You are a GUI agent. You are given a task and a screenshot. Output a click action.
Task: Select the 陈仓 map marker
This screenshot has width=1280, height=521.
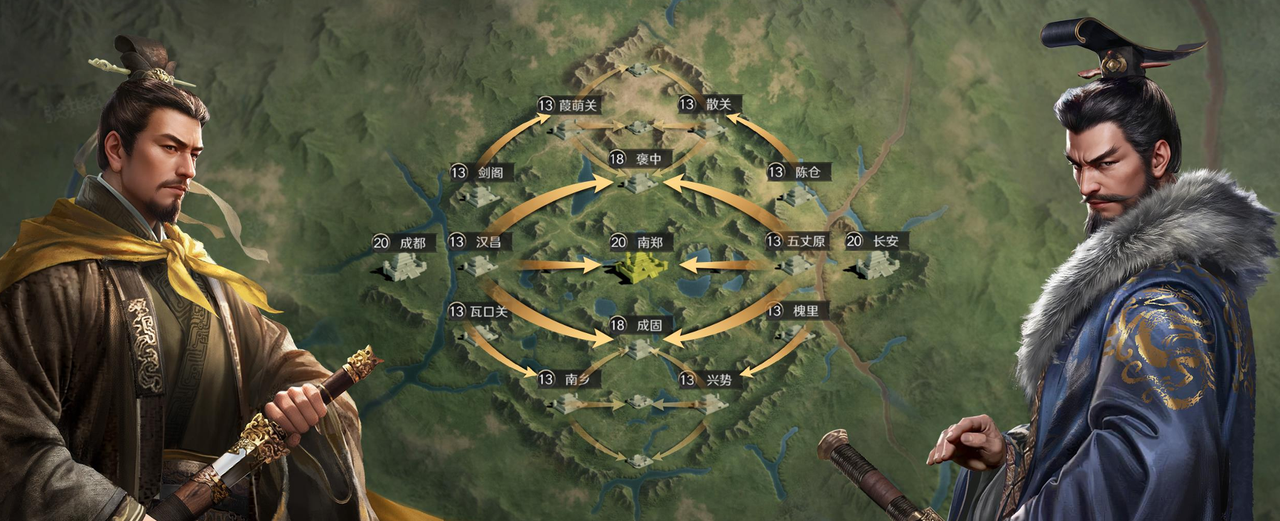point(797,195)
